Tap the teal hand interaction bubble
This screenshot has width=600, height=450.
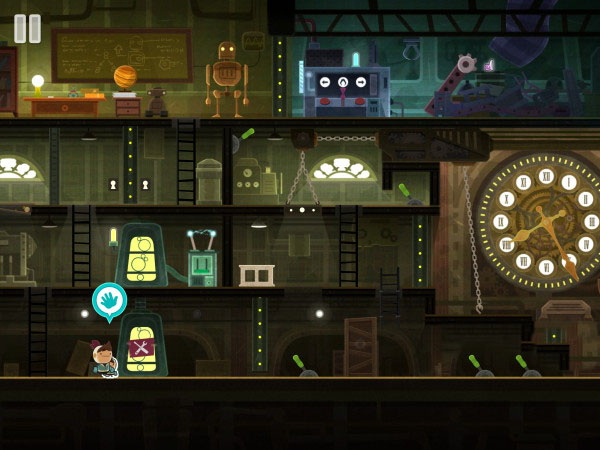point(109,300)
